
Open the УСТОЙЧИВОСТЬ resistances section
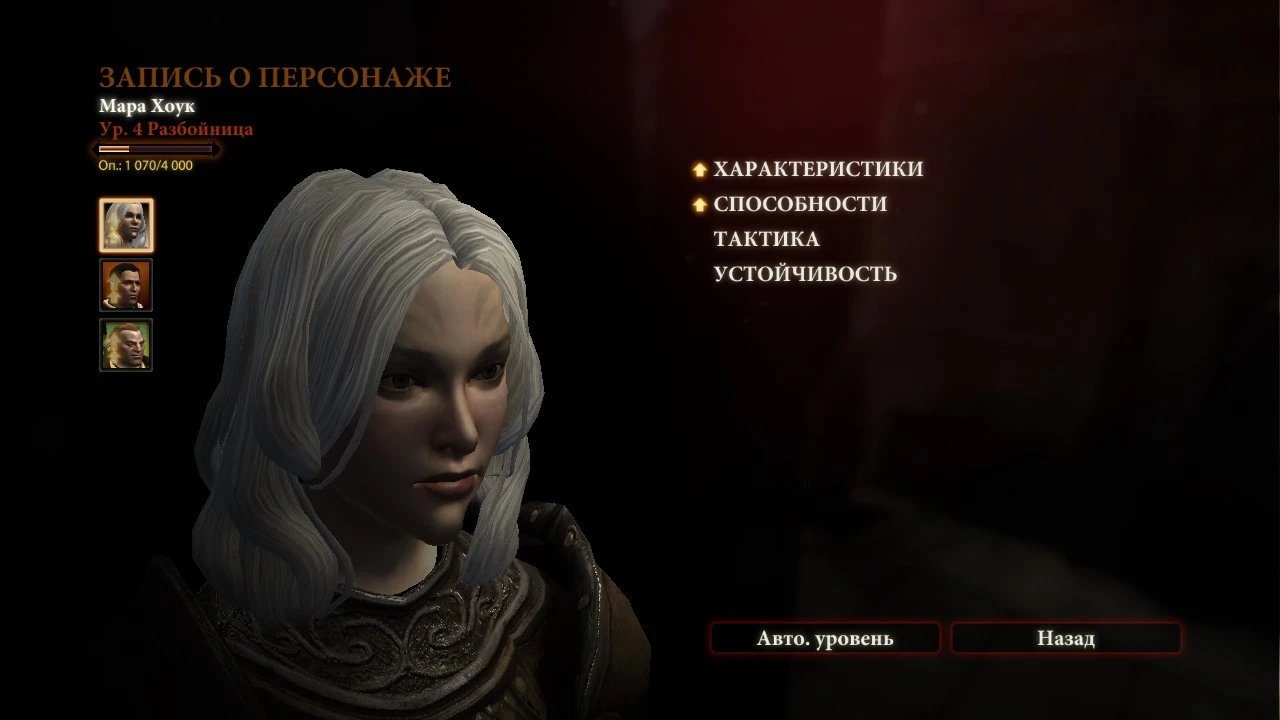[x=803, y=272]
